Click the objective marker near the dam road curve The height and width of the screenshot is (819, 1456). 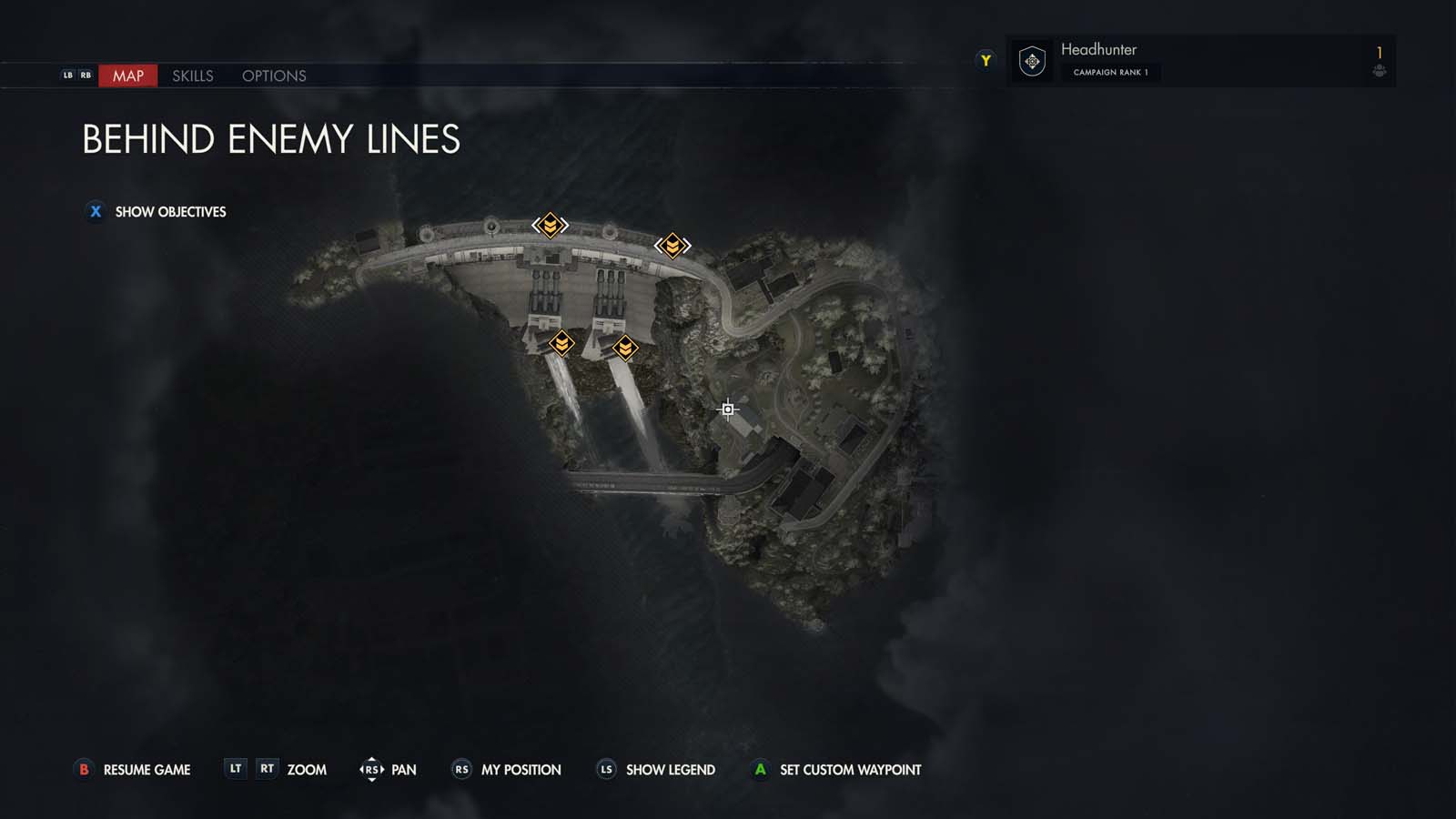[672, 244]
